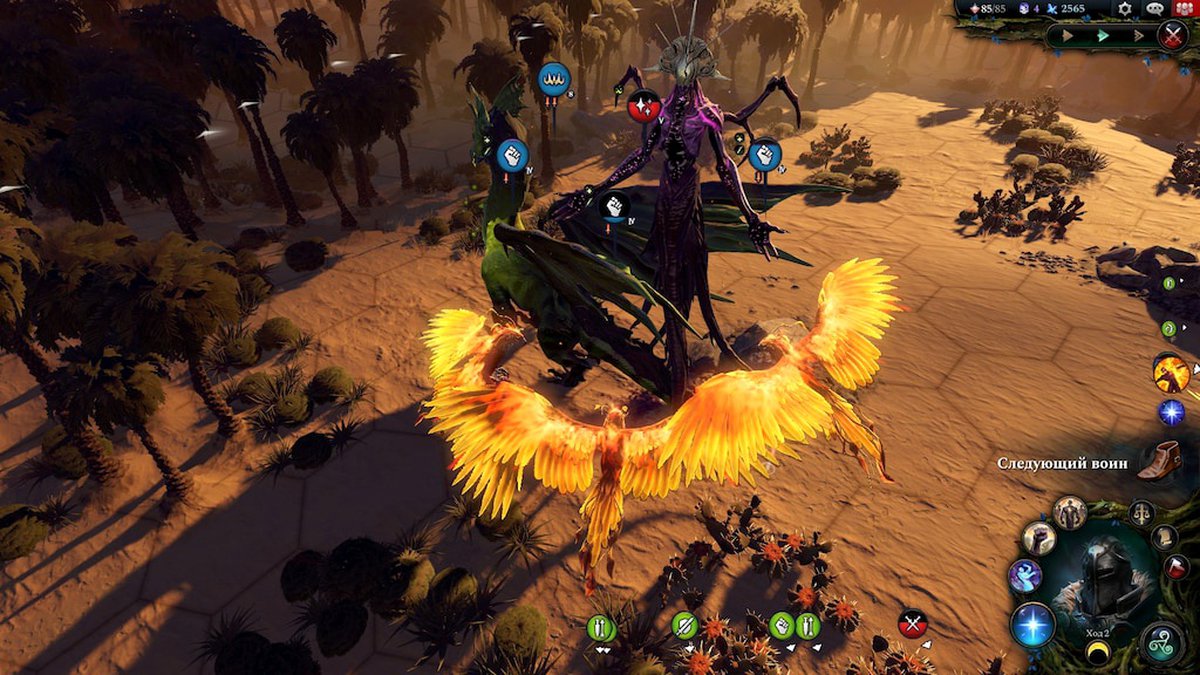Click the Следующий воин boot button
Image resolution: width=1200 pixels, height=675 pixels.
click(x=1158, y=460)
